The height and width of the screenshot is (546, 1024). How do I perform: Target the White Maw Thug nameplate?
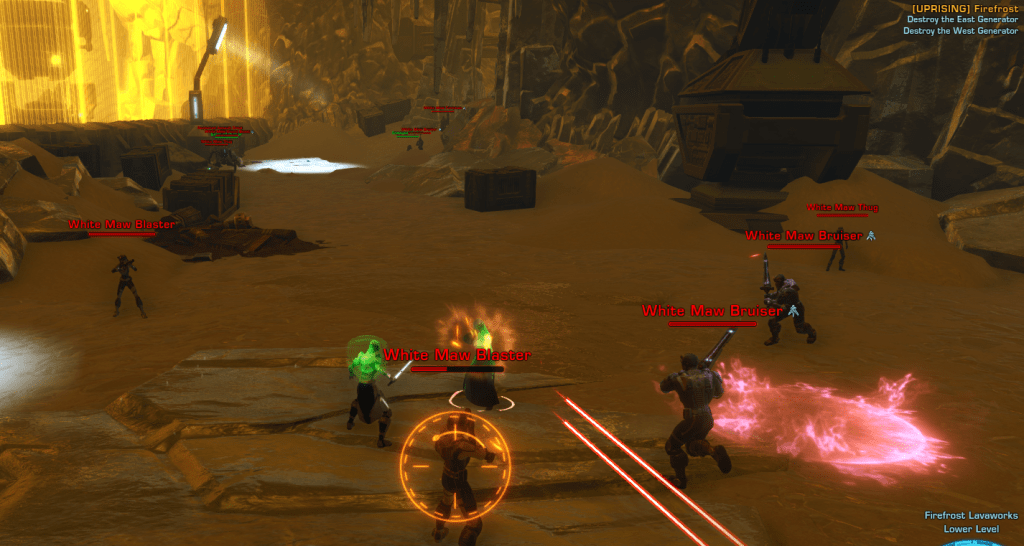(842, 208)
